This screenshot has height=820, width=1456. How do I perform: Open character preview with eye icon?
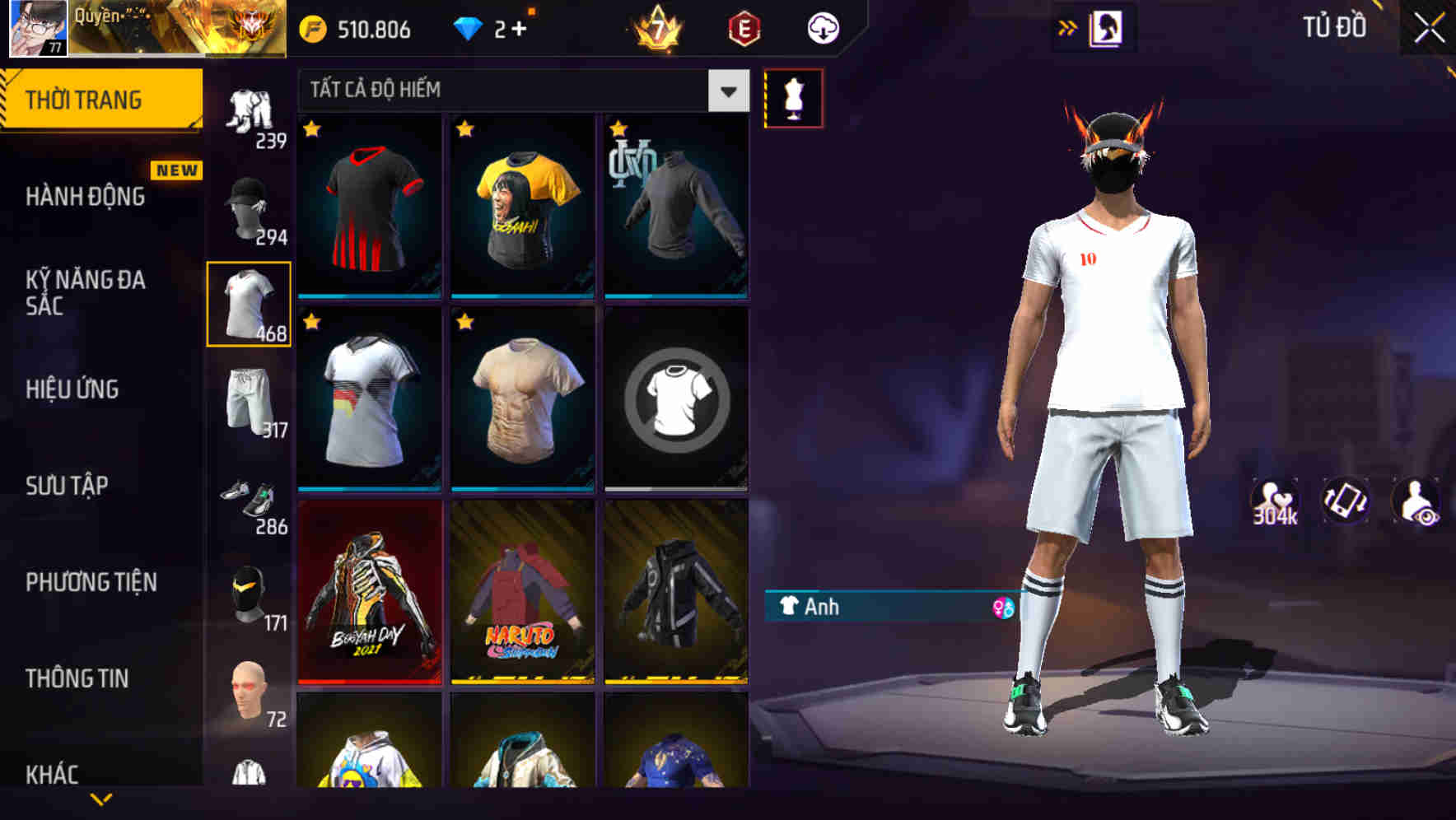click(1419, 502)
